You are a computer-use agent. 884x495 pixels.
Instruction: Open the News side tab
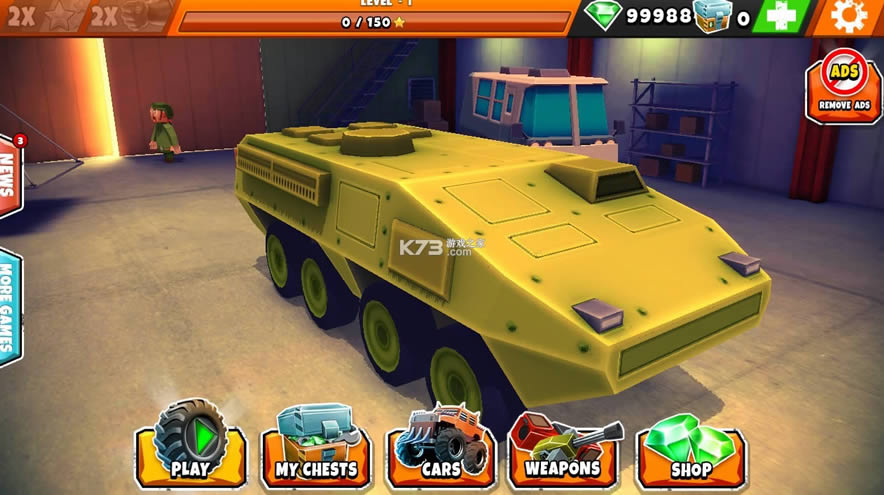tap(9, 176)
